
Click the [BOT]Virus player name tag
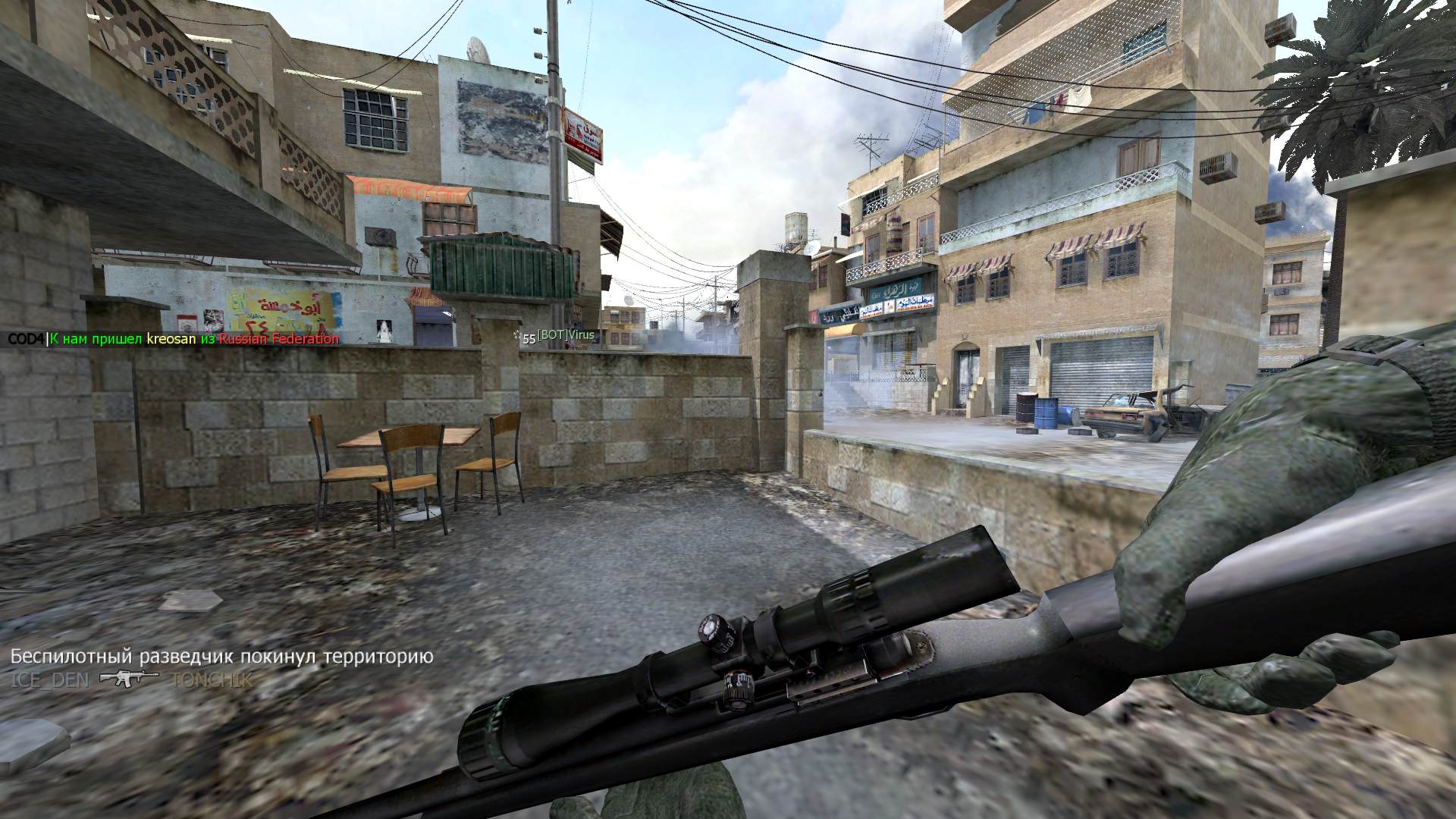click(566, 336)
